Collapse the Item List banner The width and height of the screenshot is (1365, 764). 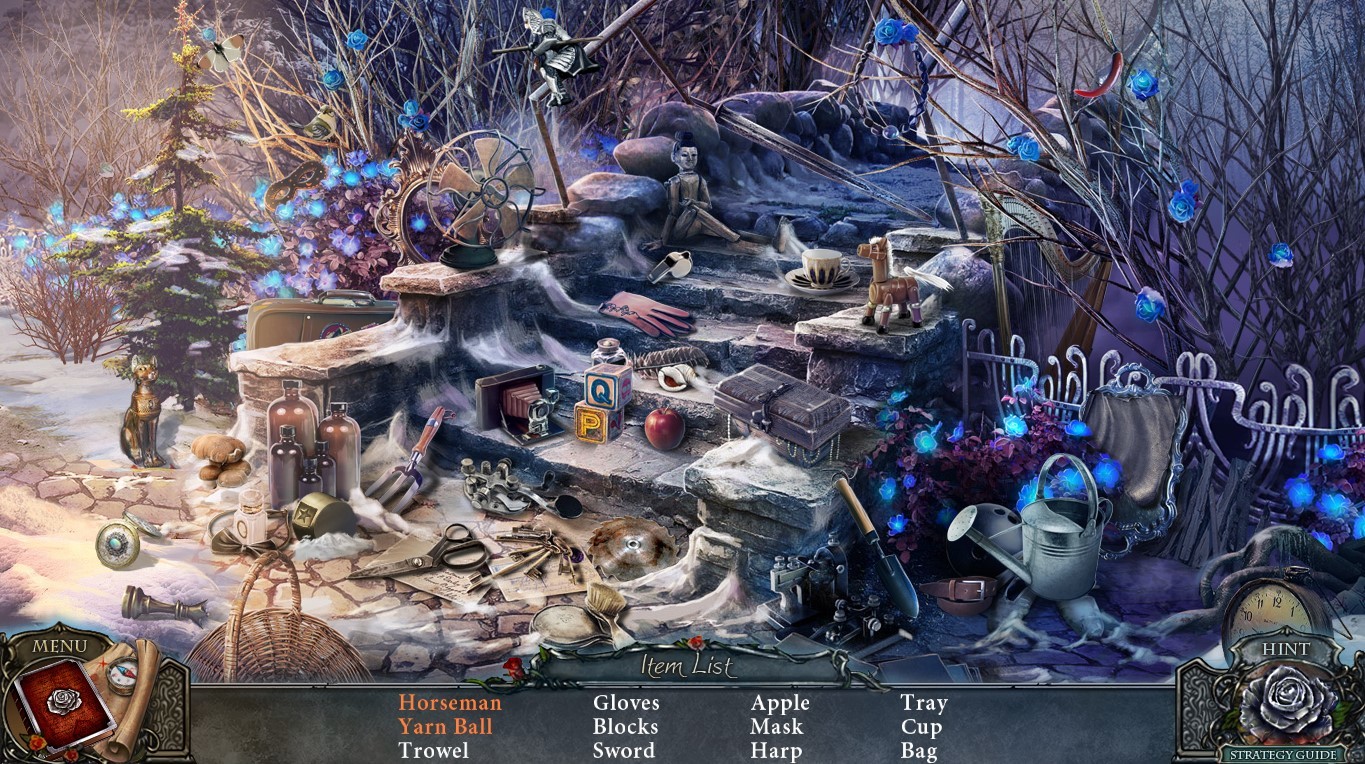[687, 668]
